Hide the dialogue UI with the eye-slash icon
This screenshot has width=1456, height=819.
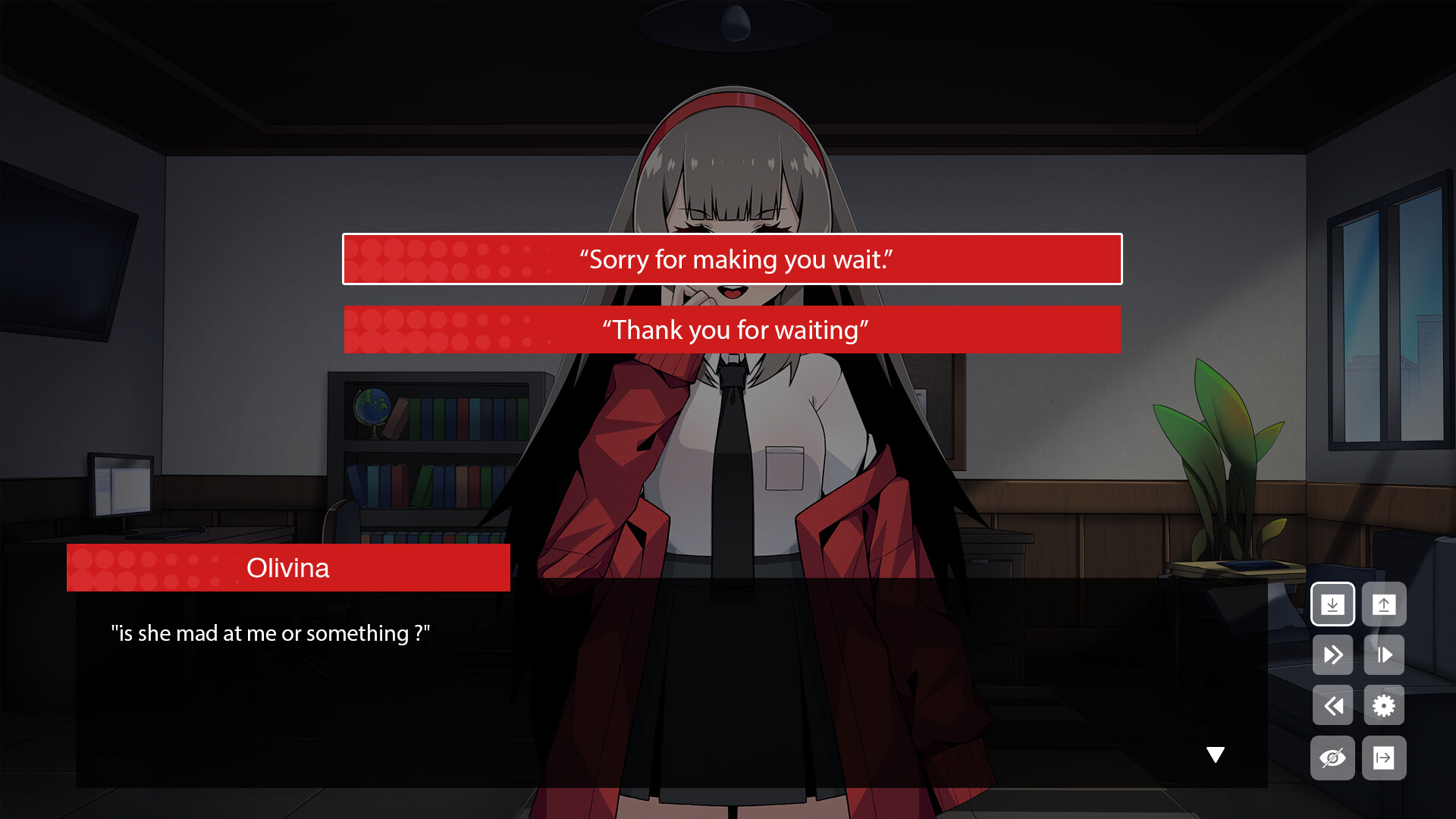click(x=1332, y=757)
